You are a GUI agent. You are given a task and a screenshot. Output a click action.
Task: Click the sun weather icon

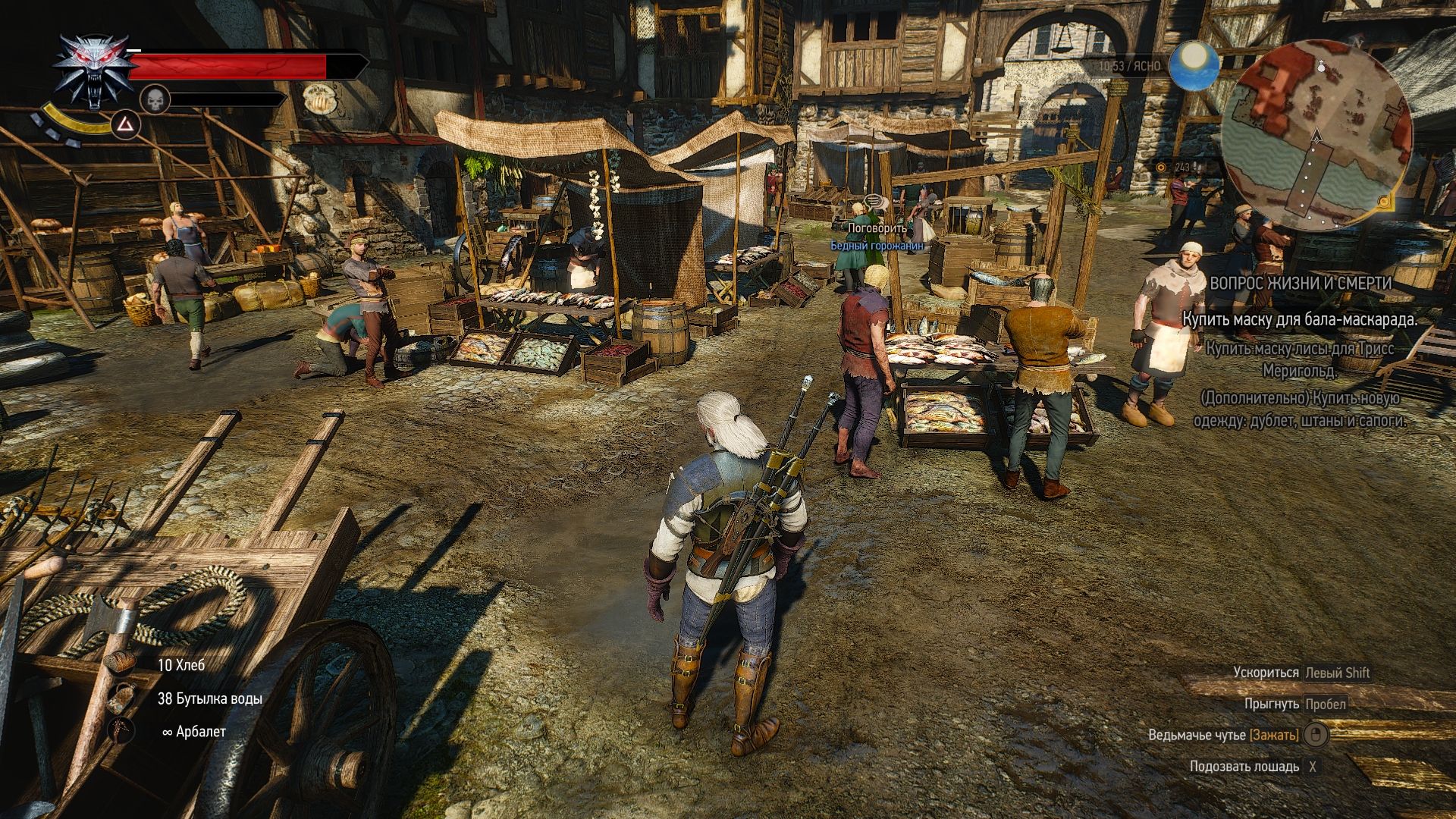point(1194,65)
